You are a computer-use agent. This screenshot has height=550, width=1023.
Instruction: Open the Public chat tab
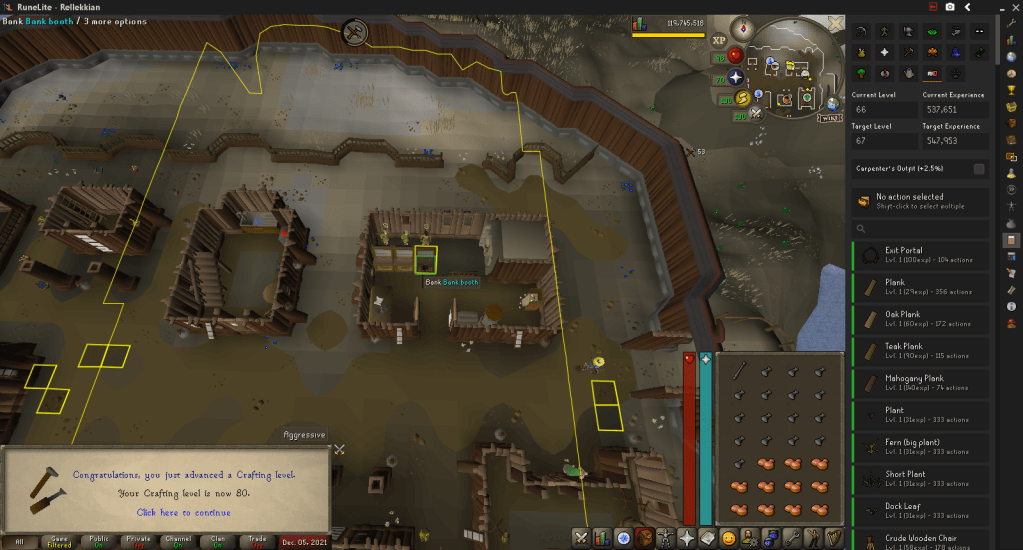pyautogui.click(x=99, y=541)
